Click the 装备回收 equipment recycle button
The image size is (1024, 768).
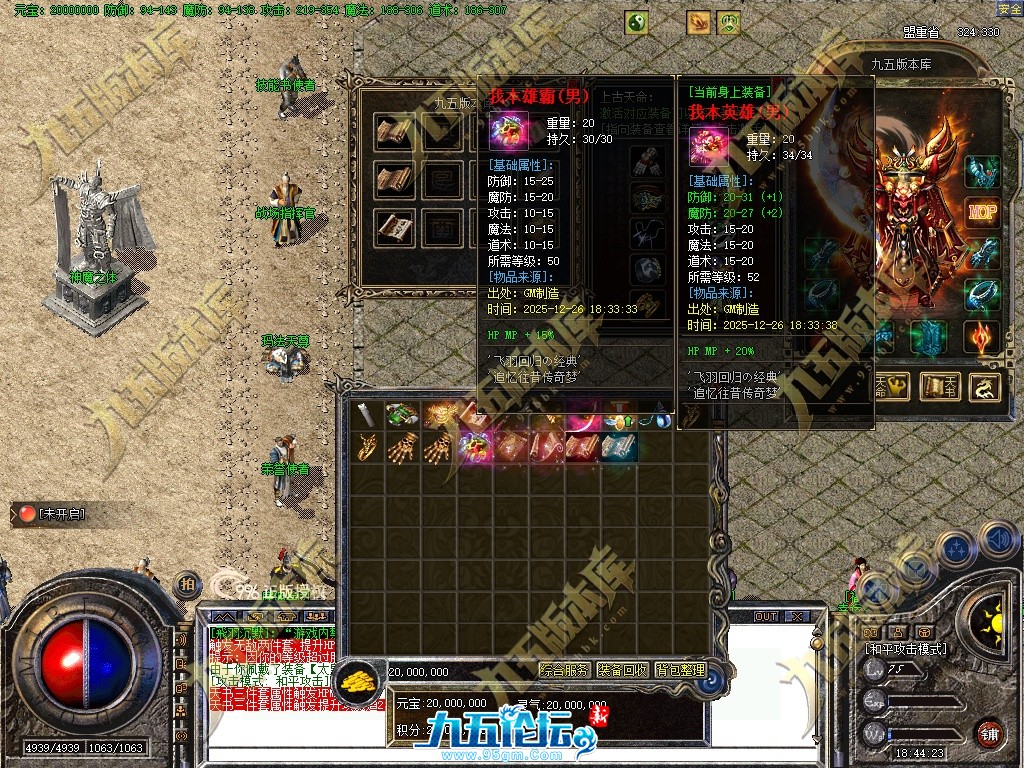622,670
